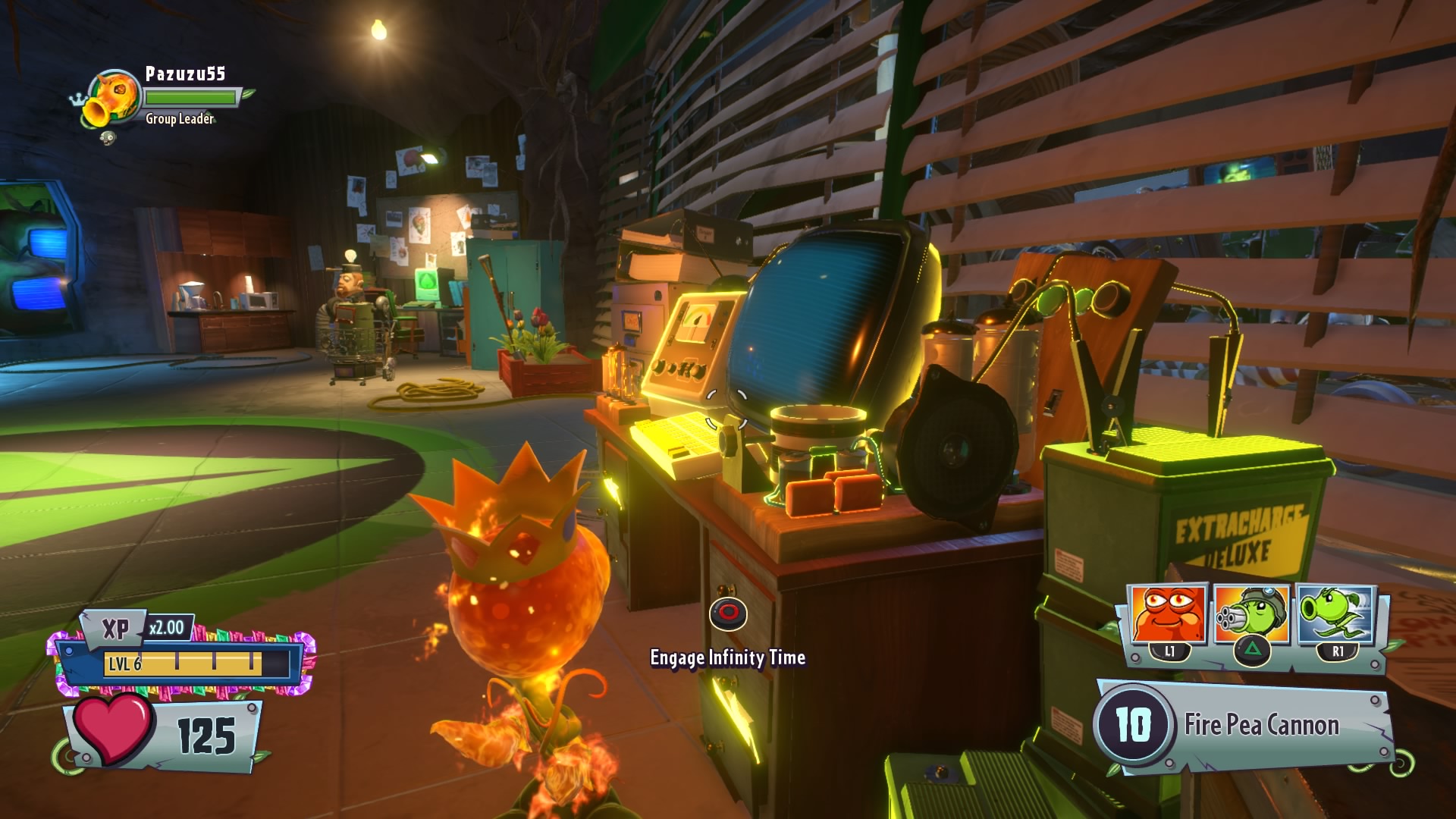The height and width of the screenshot is (819, 1456).
Task: Activate the Hyper peashooter ability
Action: tap(1336, 616)
